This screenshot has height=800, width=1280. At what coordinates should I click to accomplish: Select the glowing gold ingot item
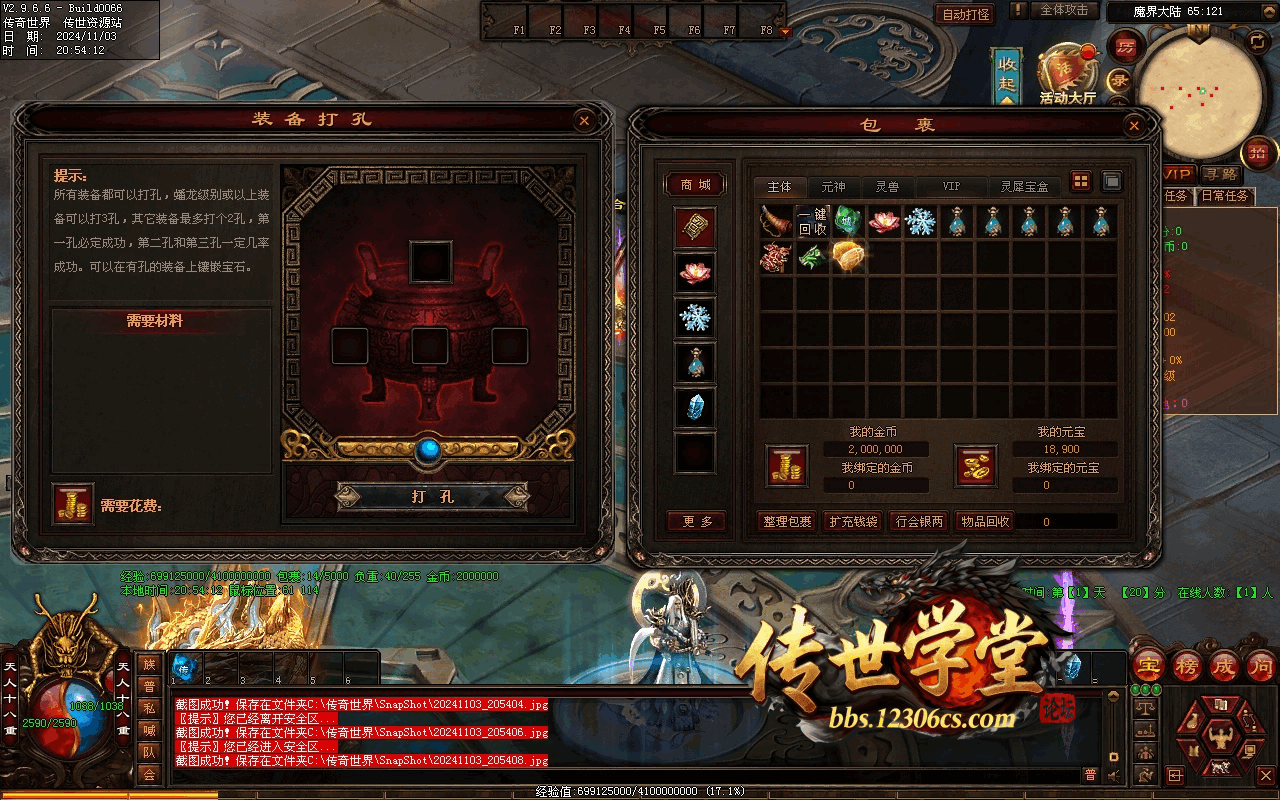[848, 256]
